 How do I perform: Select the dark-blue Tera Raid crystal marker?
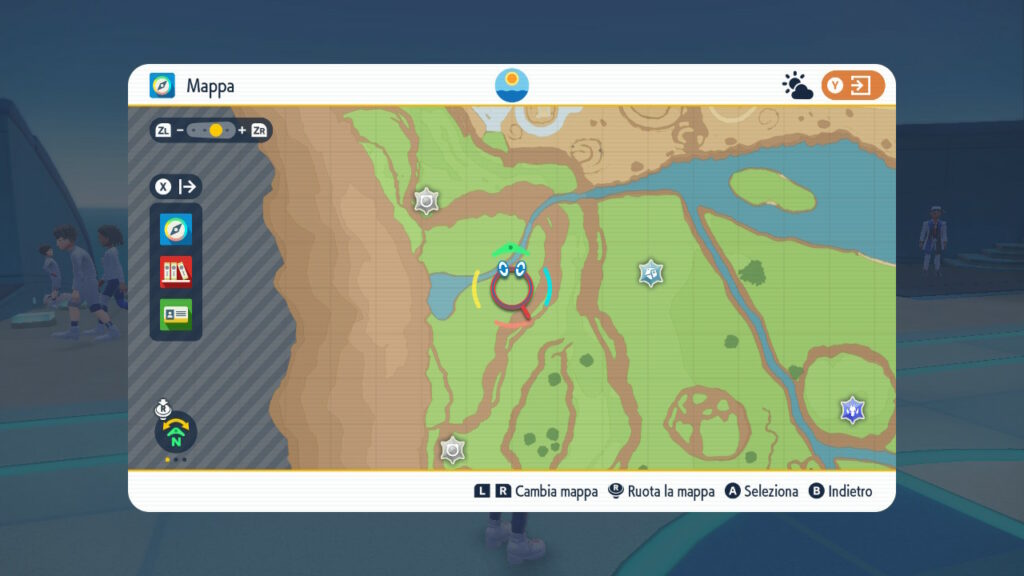(852, 409)
